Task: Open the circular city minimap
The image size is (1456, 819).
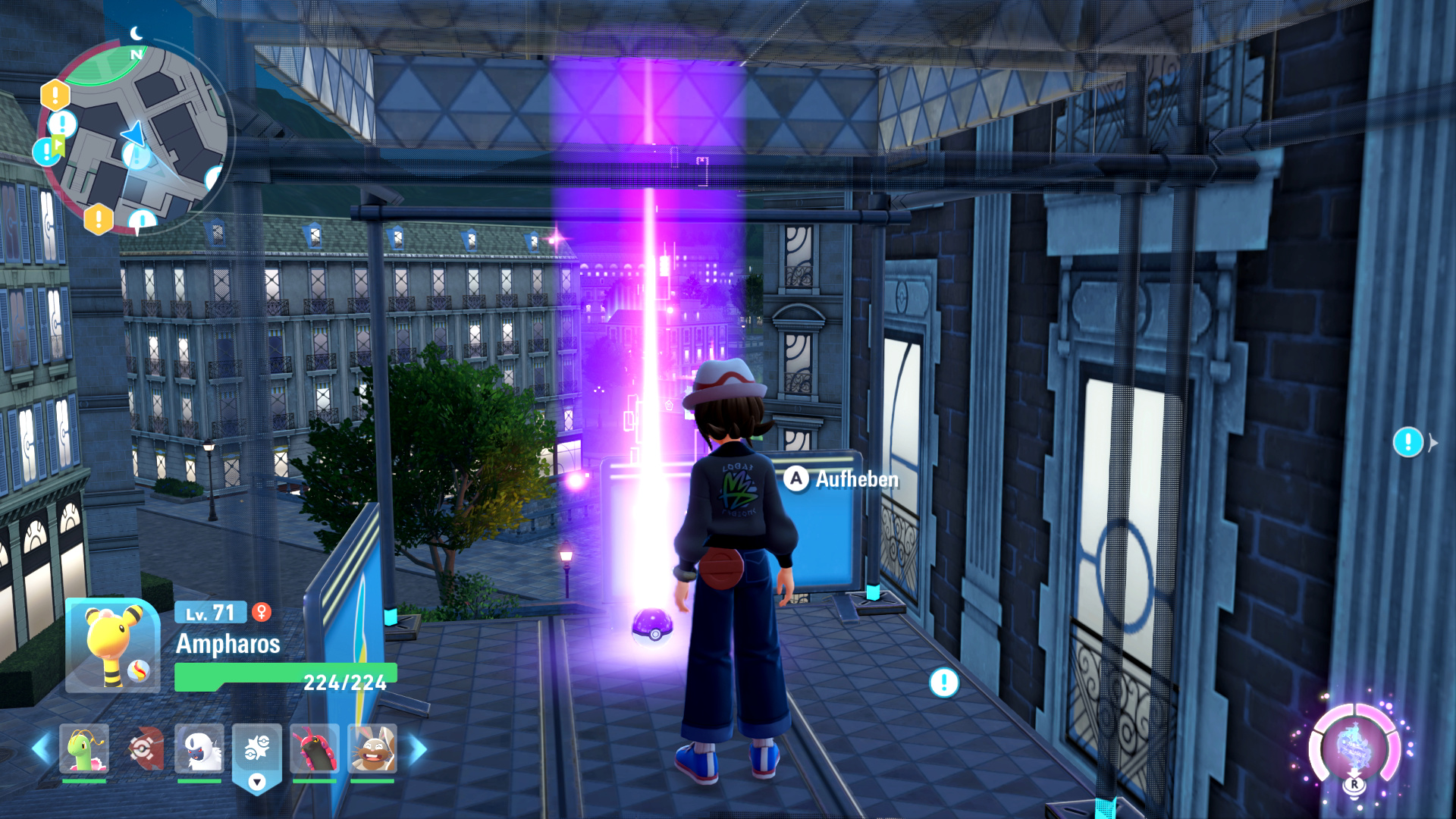Action: [135, 136]
